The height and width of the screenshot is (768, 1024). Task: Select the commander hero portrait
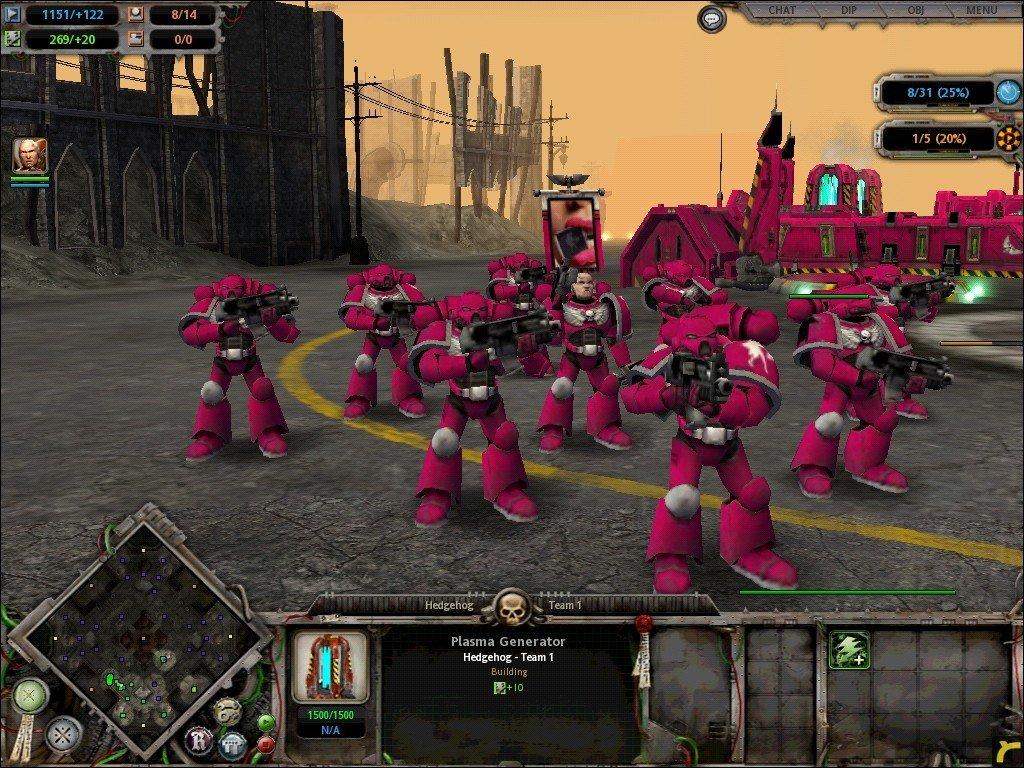tap(30, 155)
